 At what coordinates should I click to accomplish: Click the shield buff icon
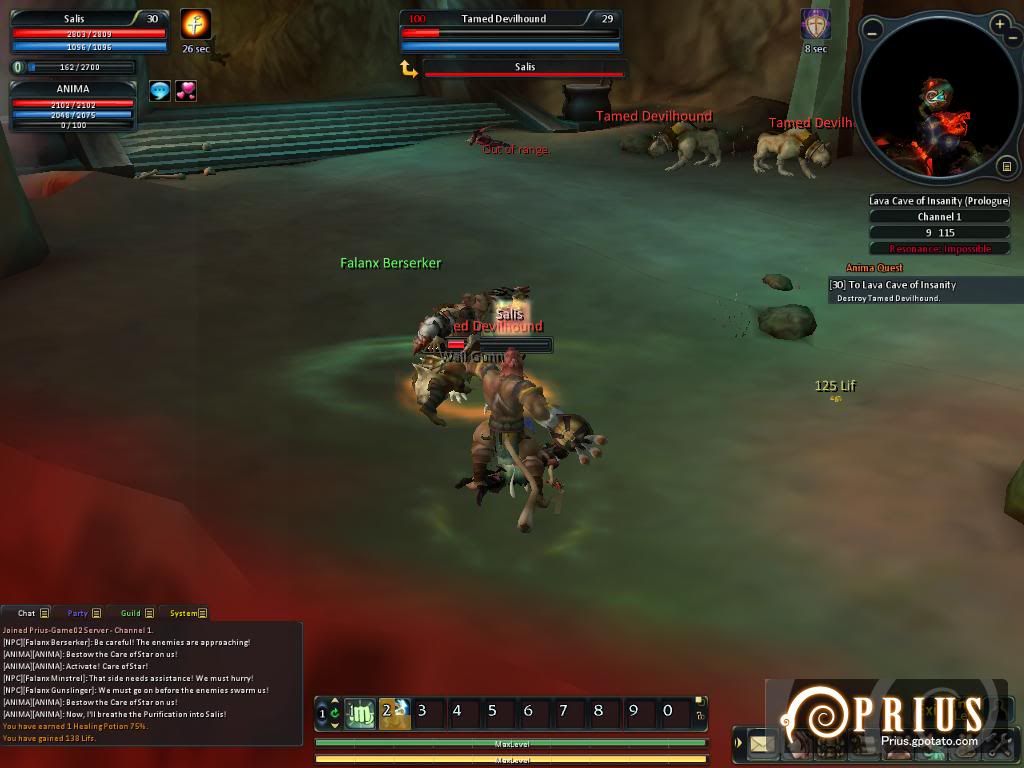tap(816, 24)
